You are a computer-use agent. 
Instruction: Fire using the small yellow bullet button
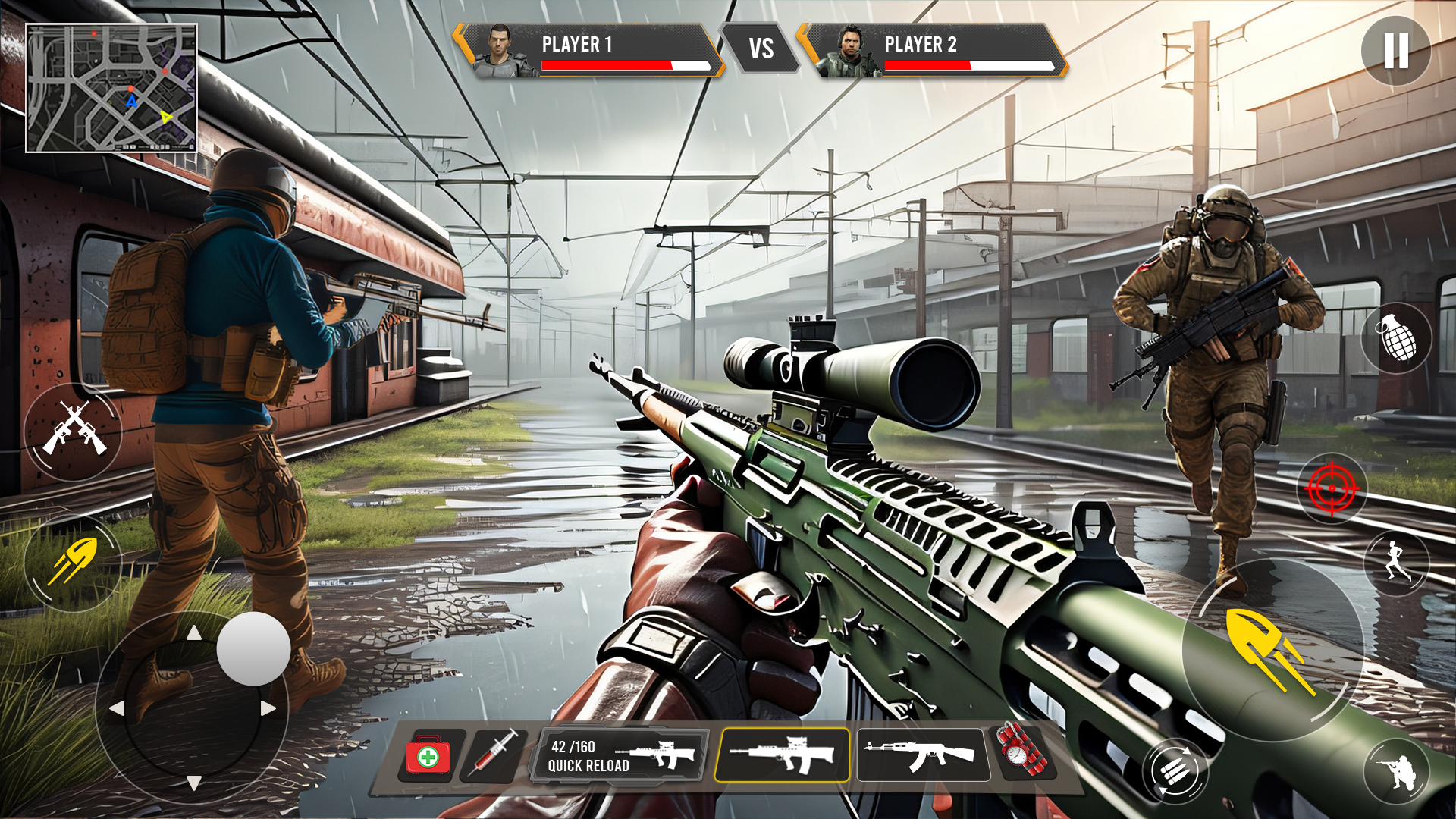click(x=73, y=562)
